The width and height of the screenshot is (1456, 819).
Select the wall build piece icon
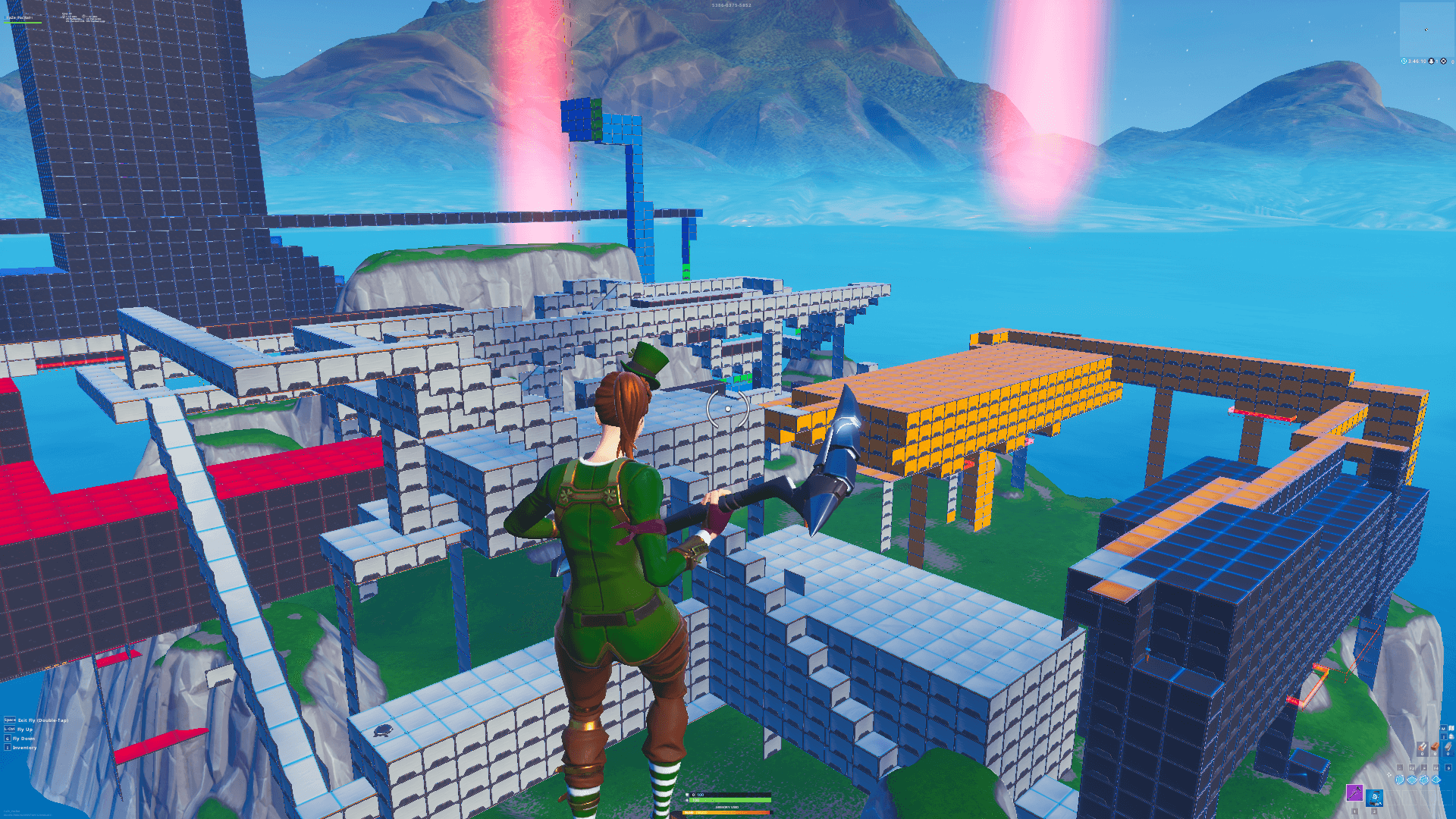pyautogui.click(x=1400, y=780)
